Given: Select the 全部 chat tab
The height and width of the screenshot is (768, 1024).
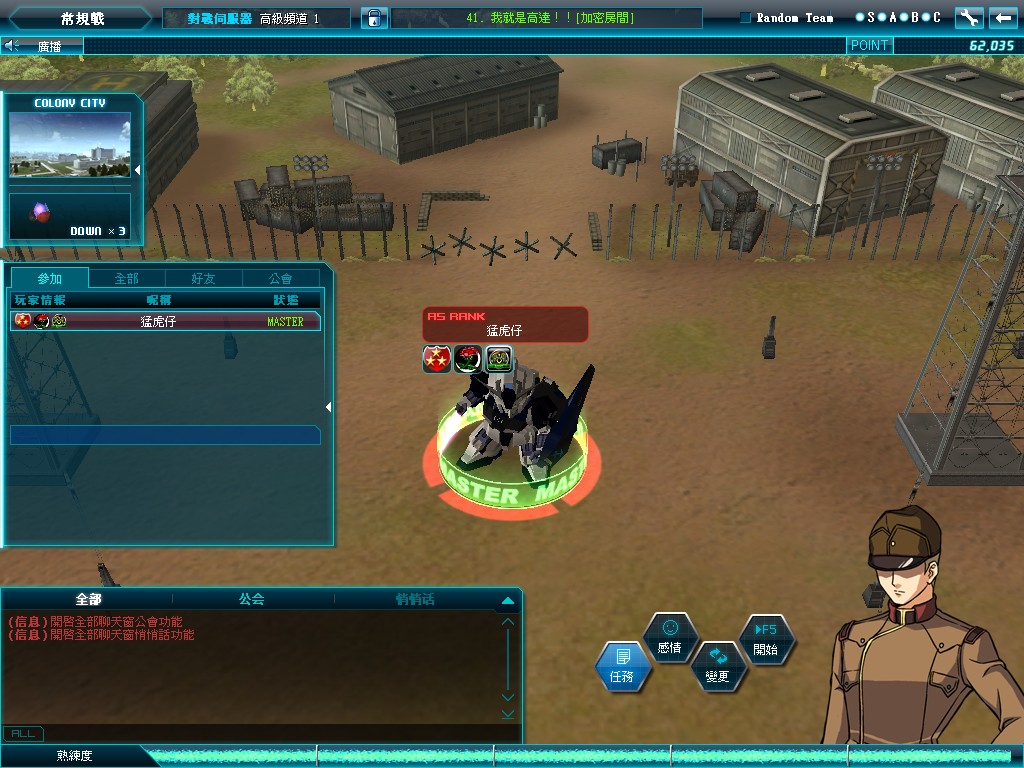Looking at the screenshot, I should coord(88,599).
